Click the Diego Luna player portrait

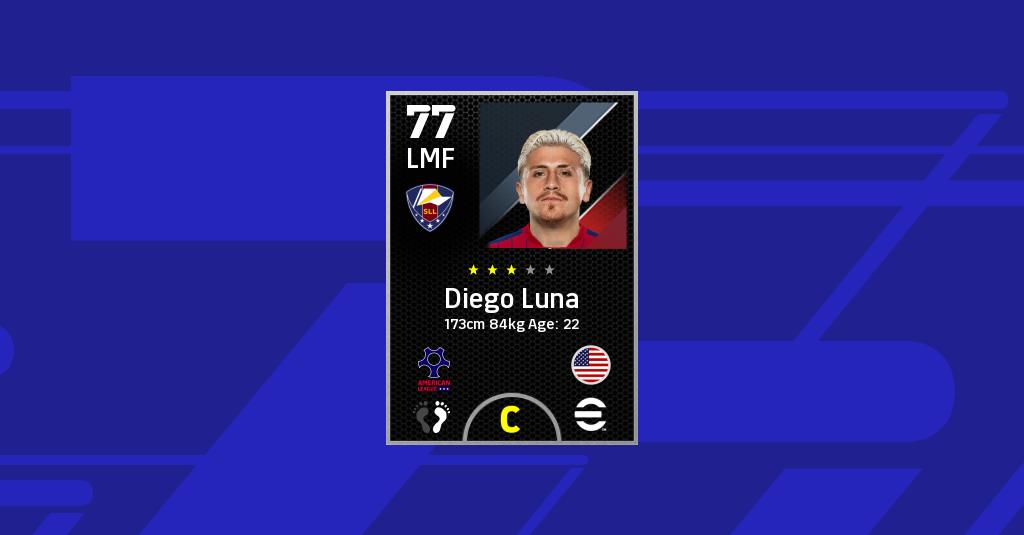[553, 175]
